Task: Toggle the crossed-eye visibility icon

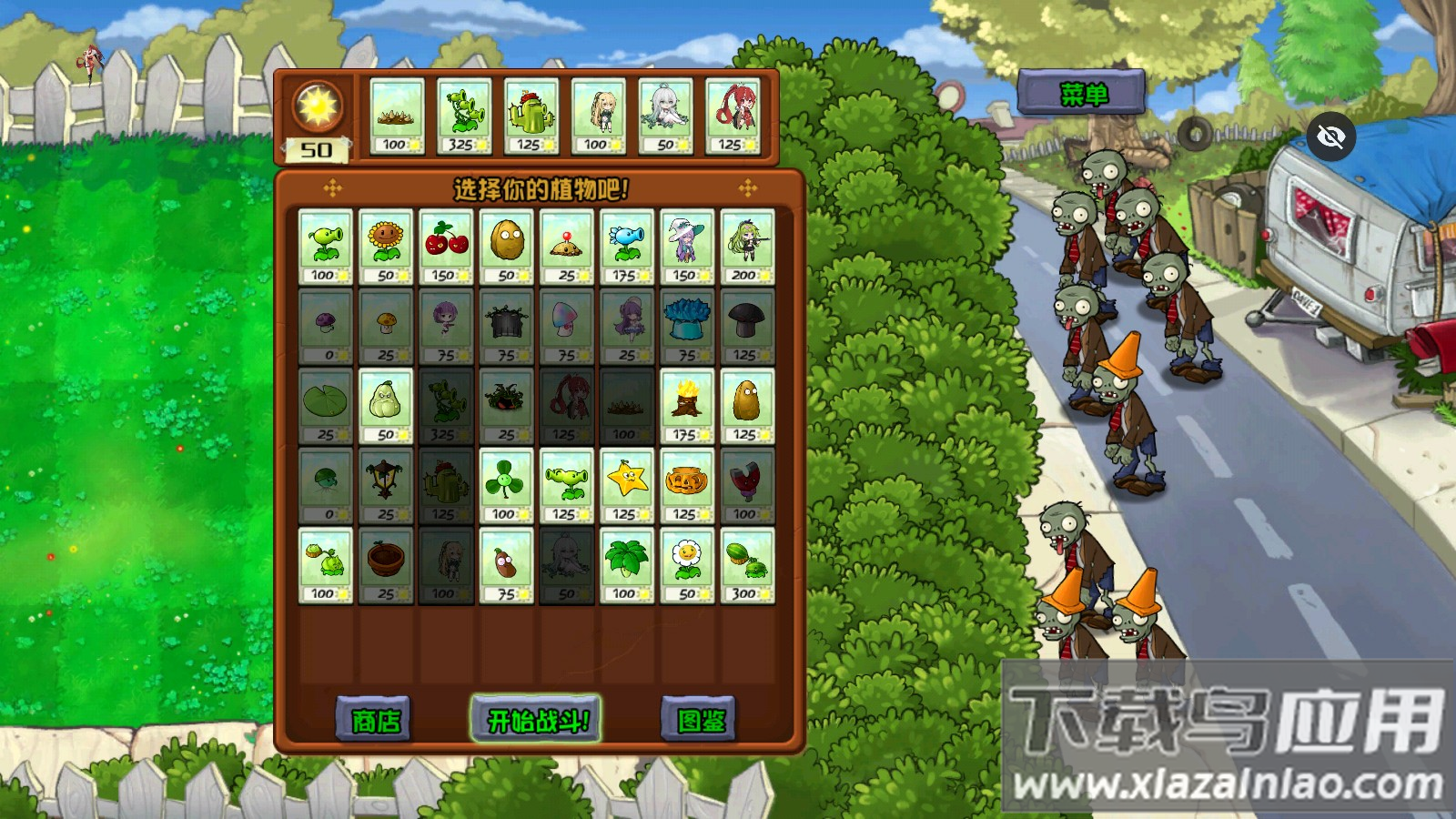Action: click(x=1330, y=136)
